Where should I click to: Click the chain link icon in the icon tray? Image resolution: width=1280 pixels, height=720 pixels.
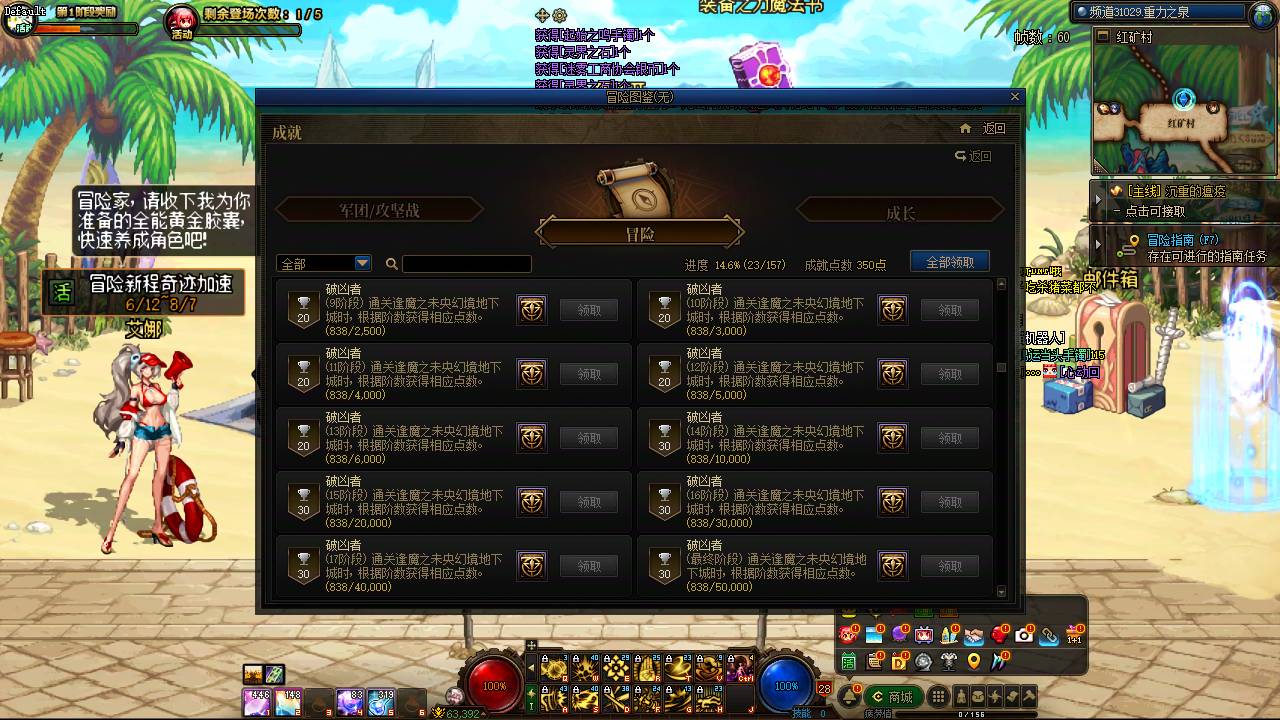[x=1049, y=634]
